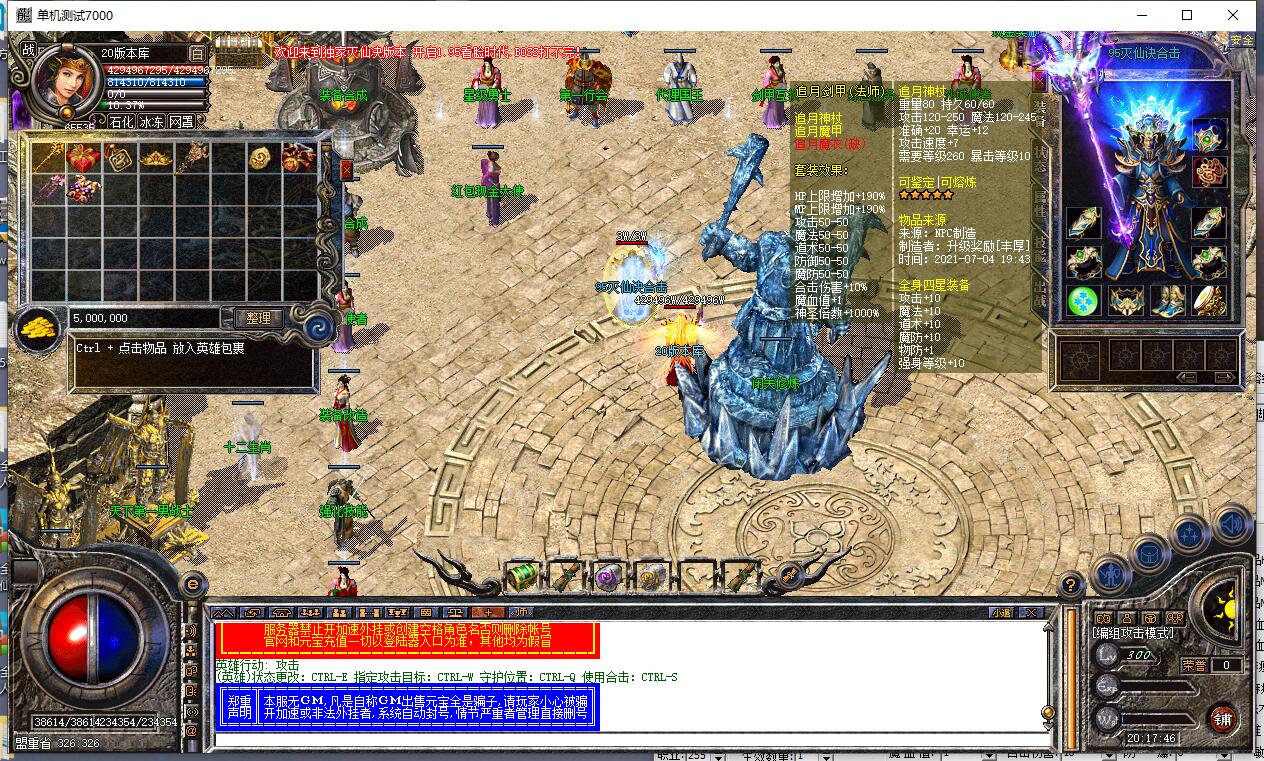Use the green treasure chest hotbar slot
Image resolution: width=1264 pixels, height=761 pixels.
[x=522, y=575]
